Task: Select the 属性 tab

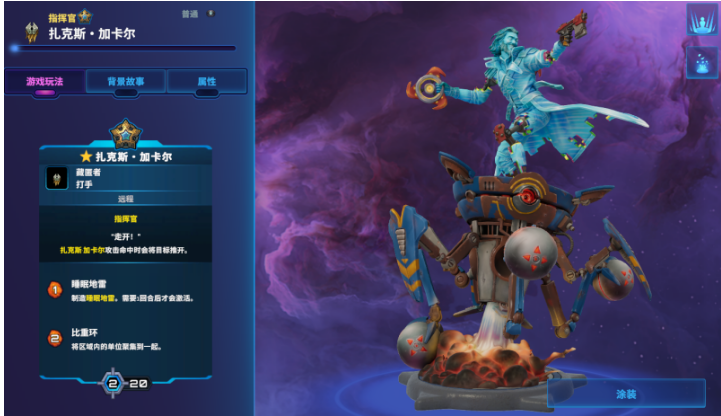Action: [207, 82]
